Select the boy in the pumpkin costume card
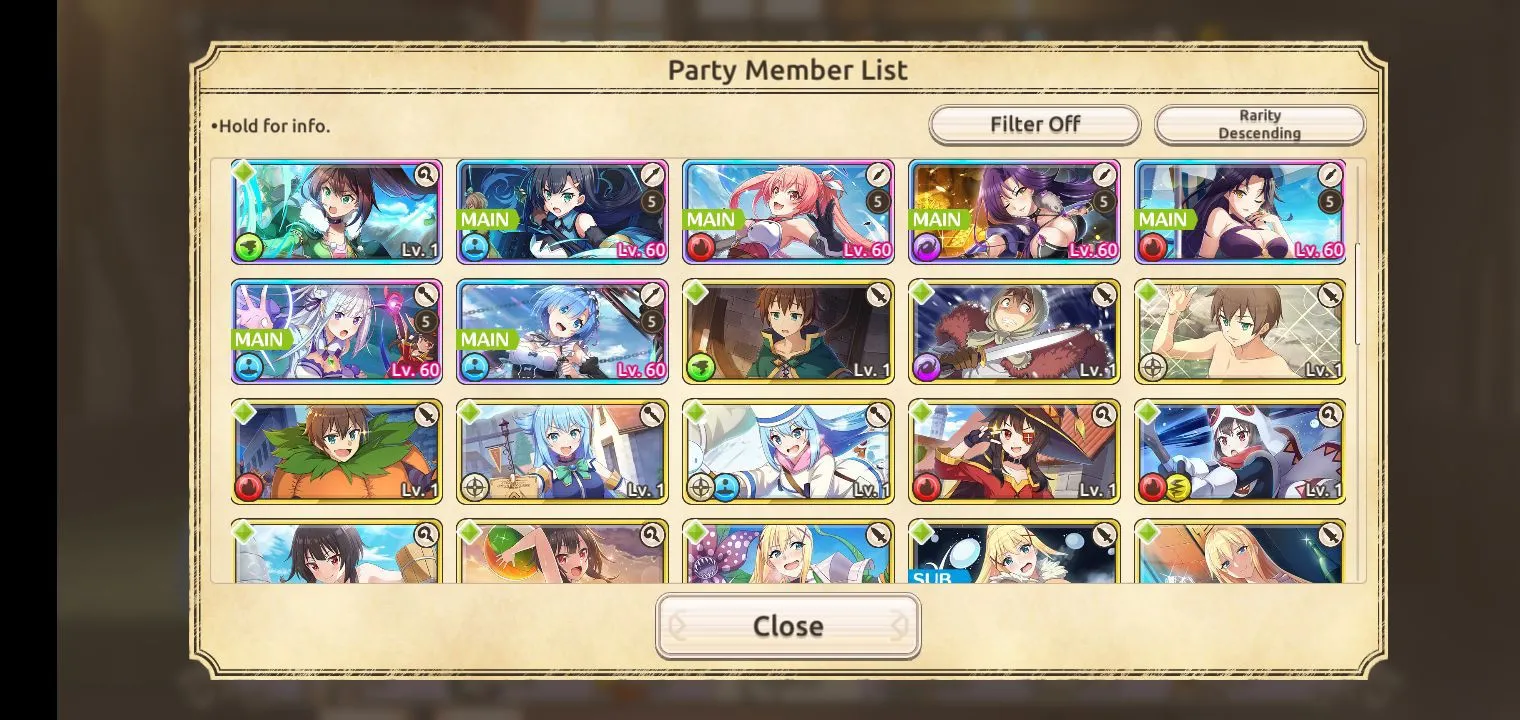This screenshot has width=1520, height=720. tap(336, 451)
